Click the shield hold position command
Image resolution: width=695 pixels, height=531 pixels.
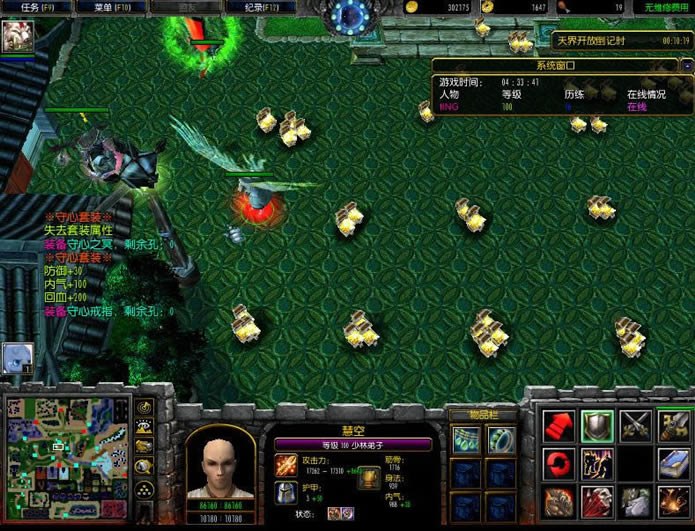pos(597,426)
